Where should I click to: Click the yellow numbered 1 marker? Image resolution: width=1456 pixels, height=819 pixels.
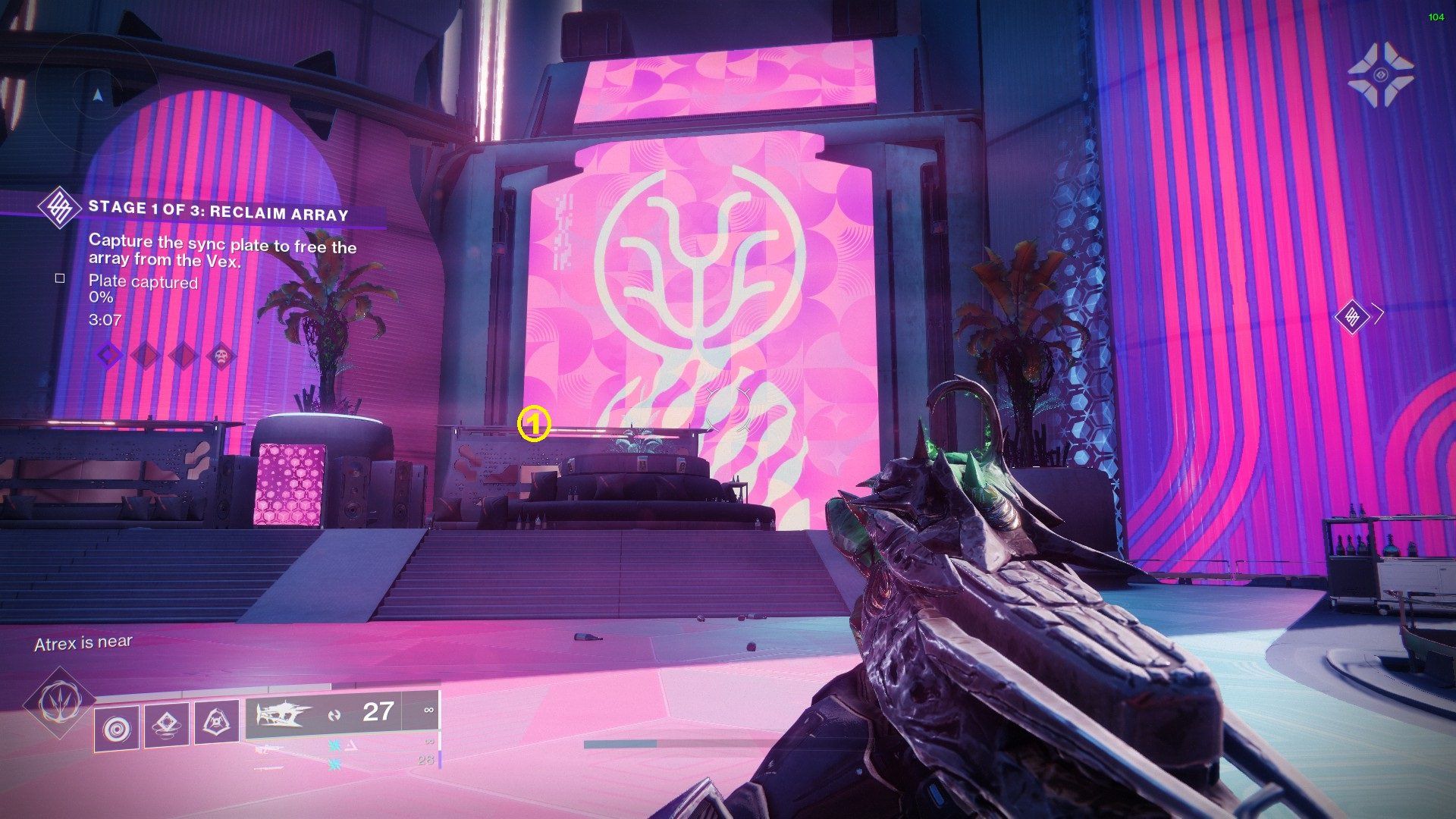tap(533, 425)
